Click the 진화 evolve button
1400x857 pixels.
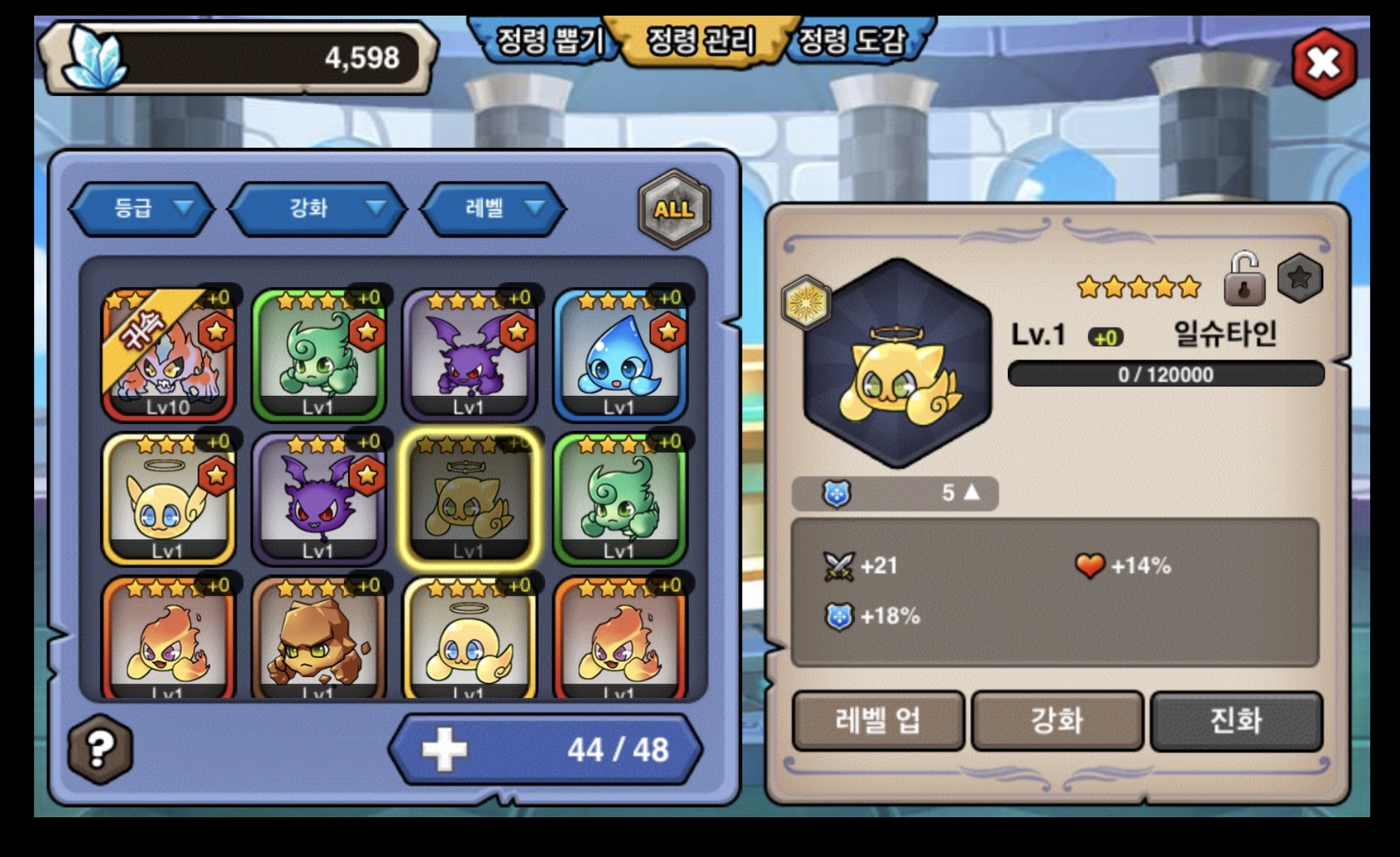[1236, 721]
